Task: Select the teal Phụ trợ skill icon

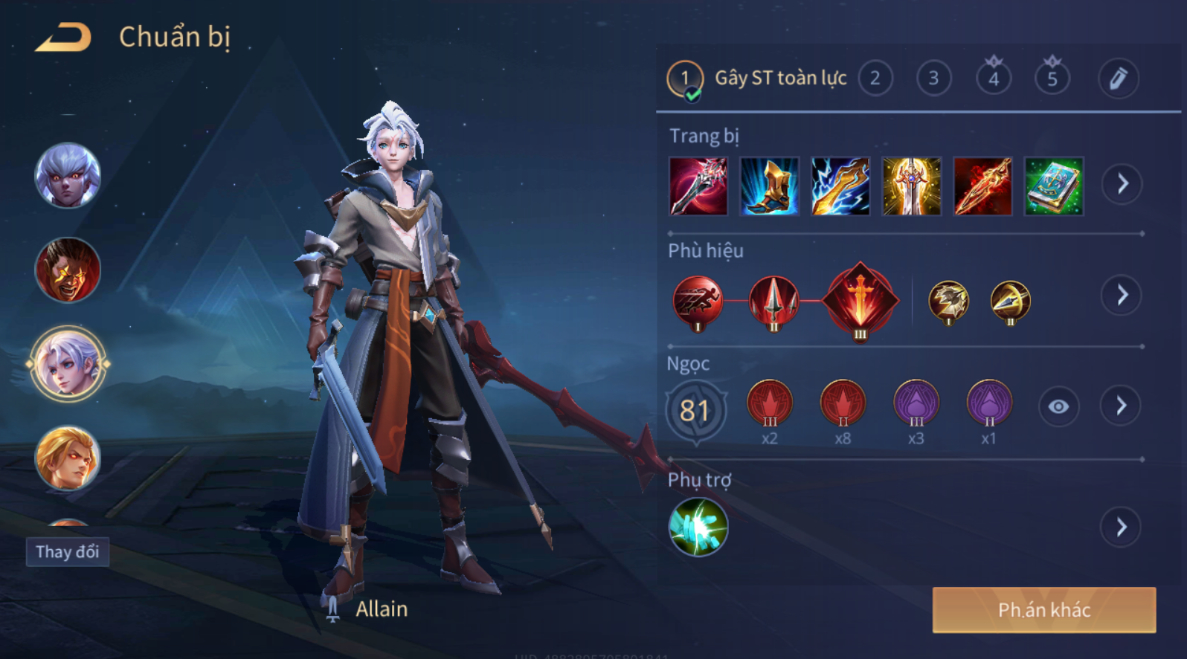Action: click(698, 527)
